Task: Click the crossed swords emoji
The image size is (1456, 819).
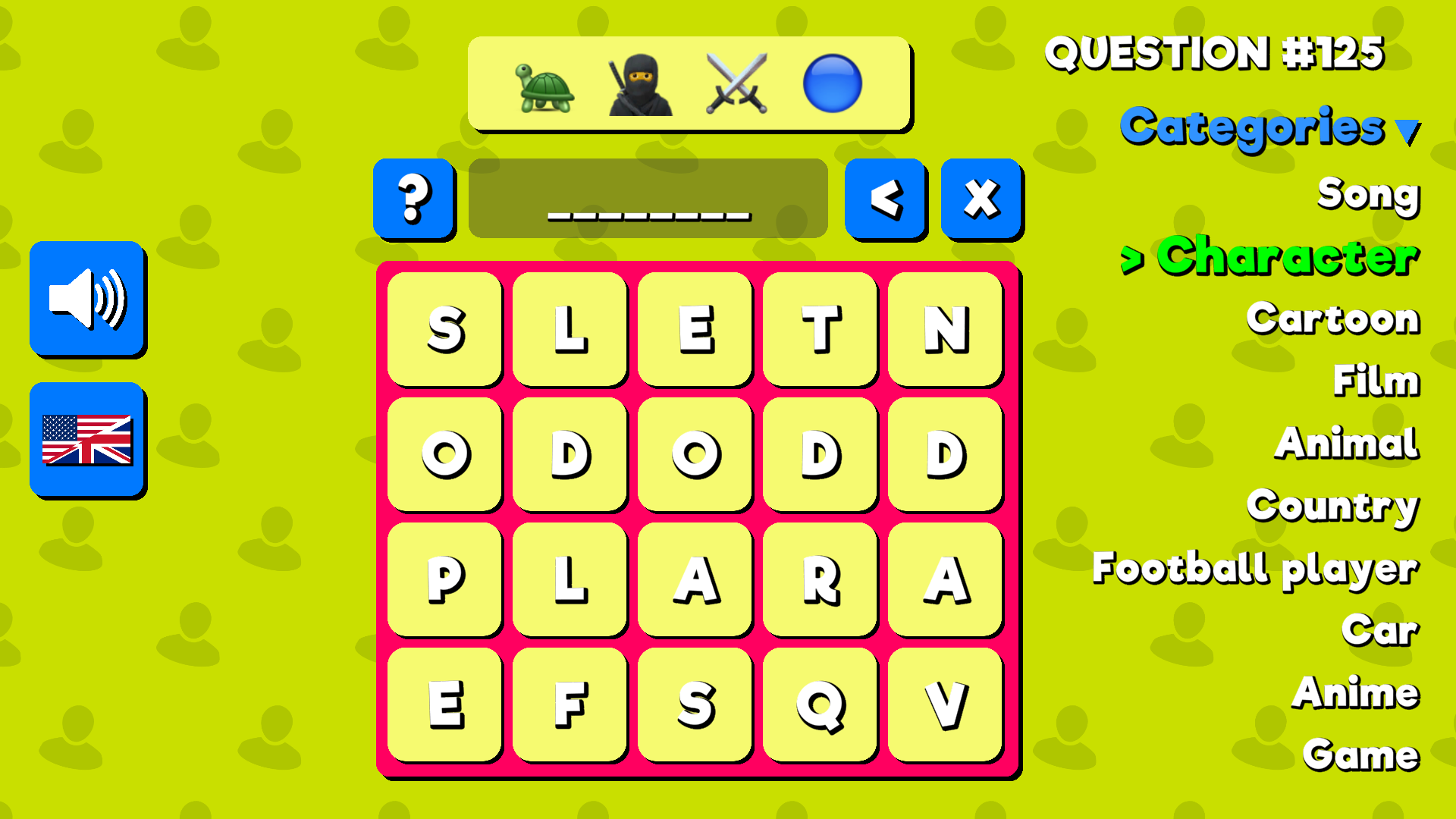Action: [x=735, y=85]
